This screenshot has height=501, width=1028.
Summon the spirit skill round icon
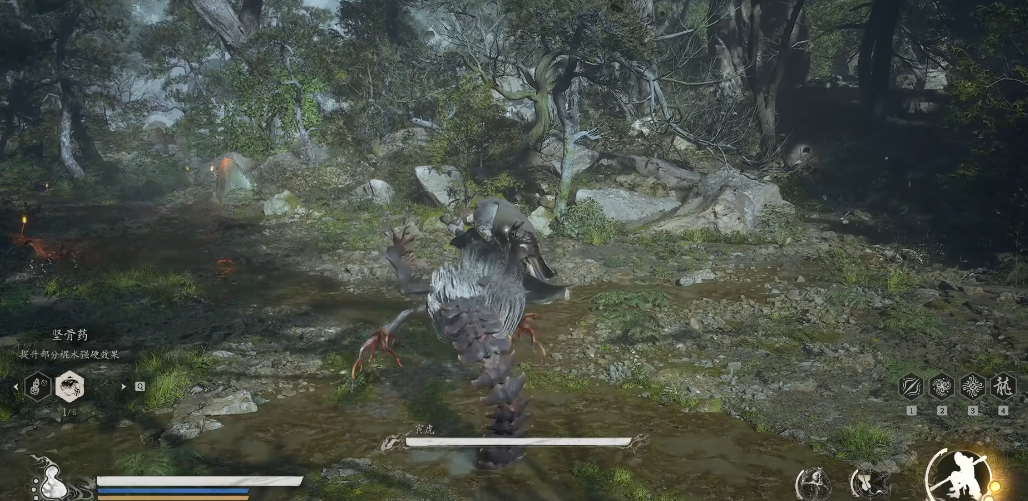812,483
